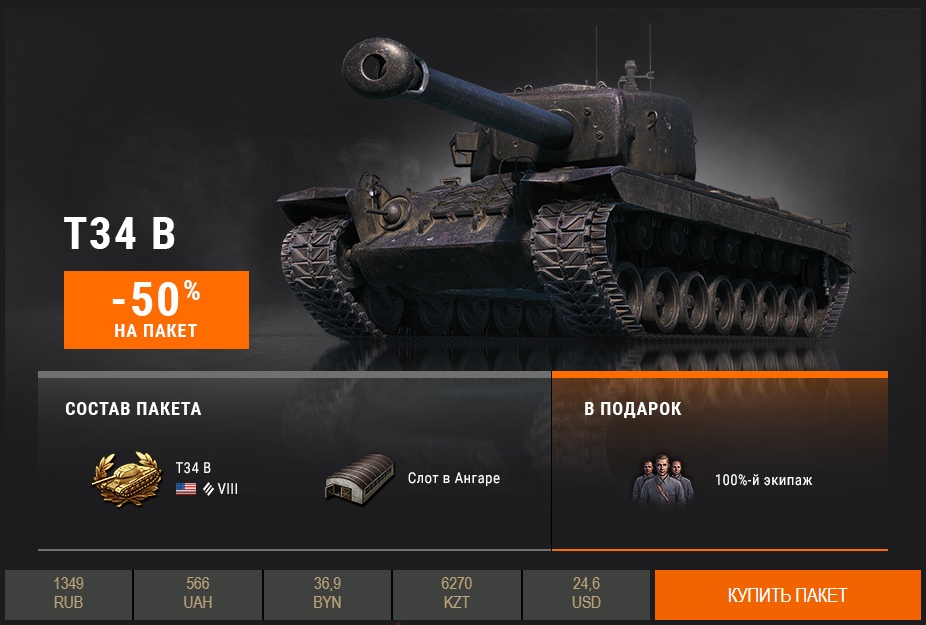This screenshot has width=926, height=625.
Task: Select the Hangar slot icon
Action: (359, 479)
